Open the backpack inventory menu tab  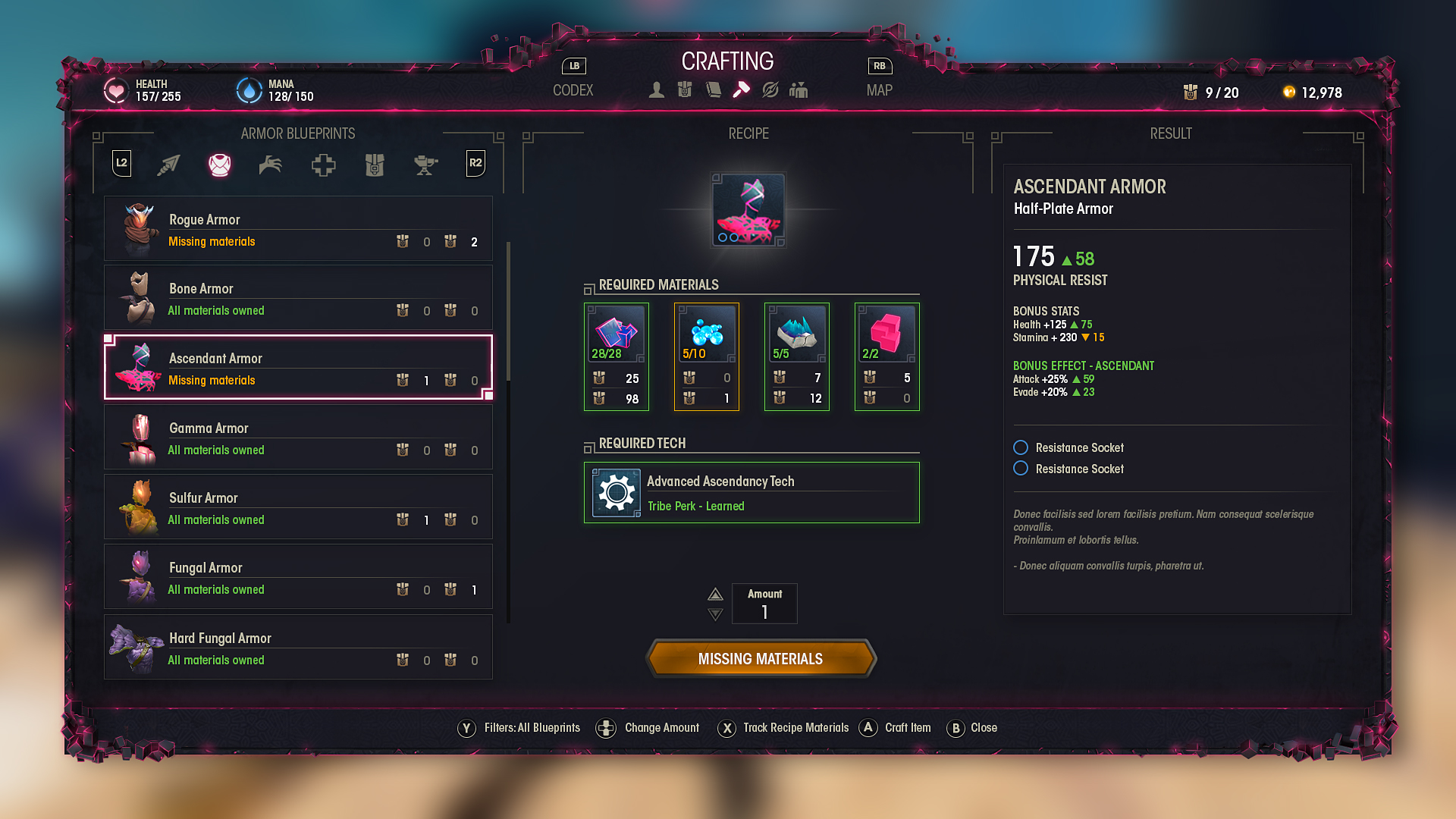coord(685,90)
